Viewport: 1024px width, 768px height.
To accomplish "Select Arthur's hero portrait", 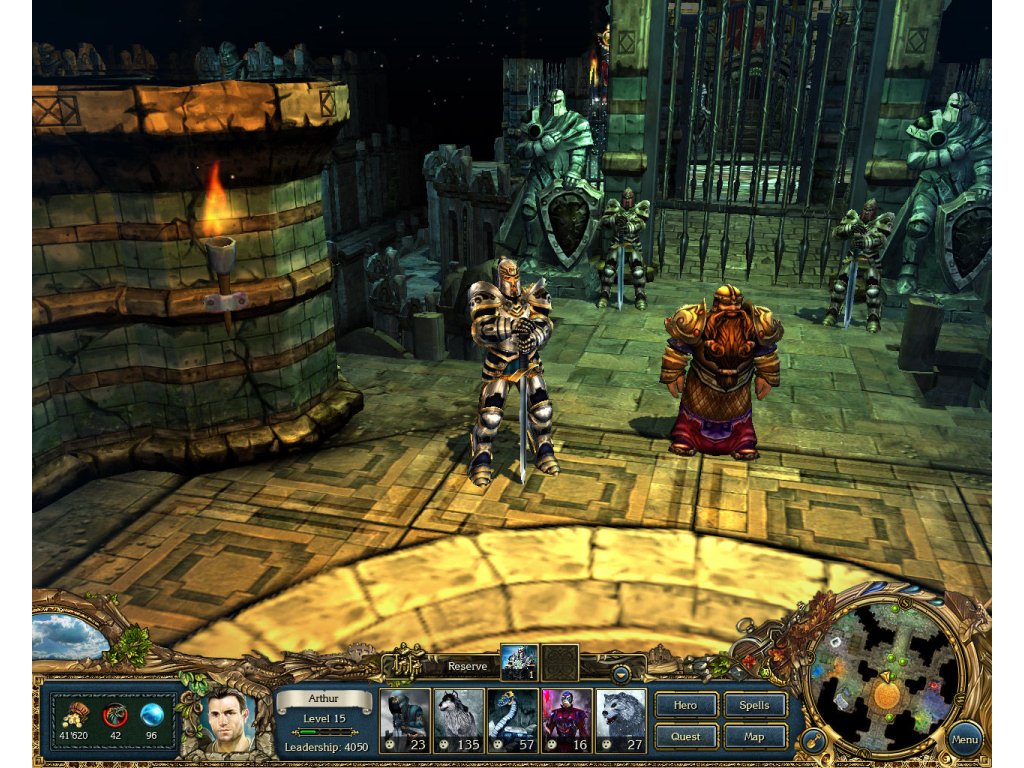I will pyautogui.click(x=229, y=720).
